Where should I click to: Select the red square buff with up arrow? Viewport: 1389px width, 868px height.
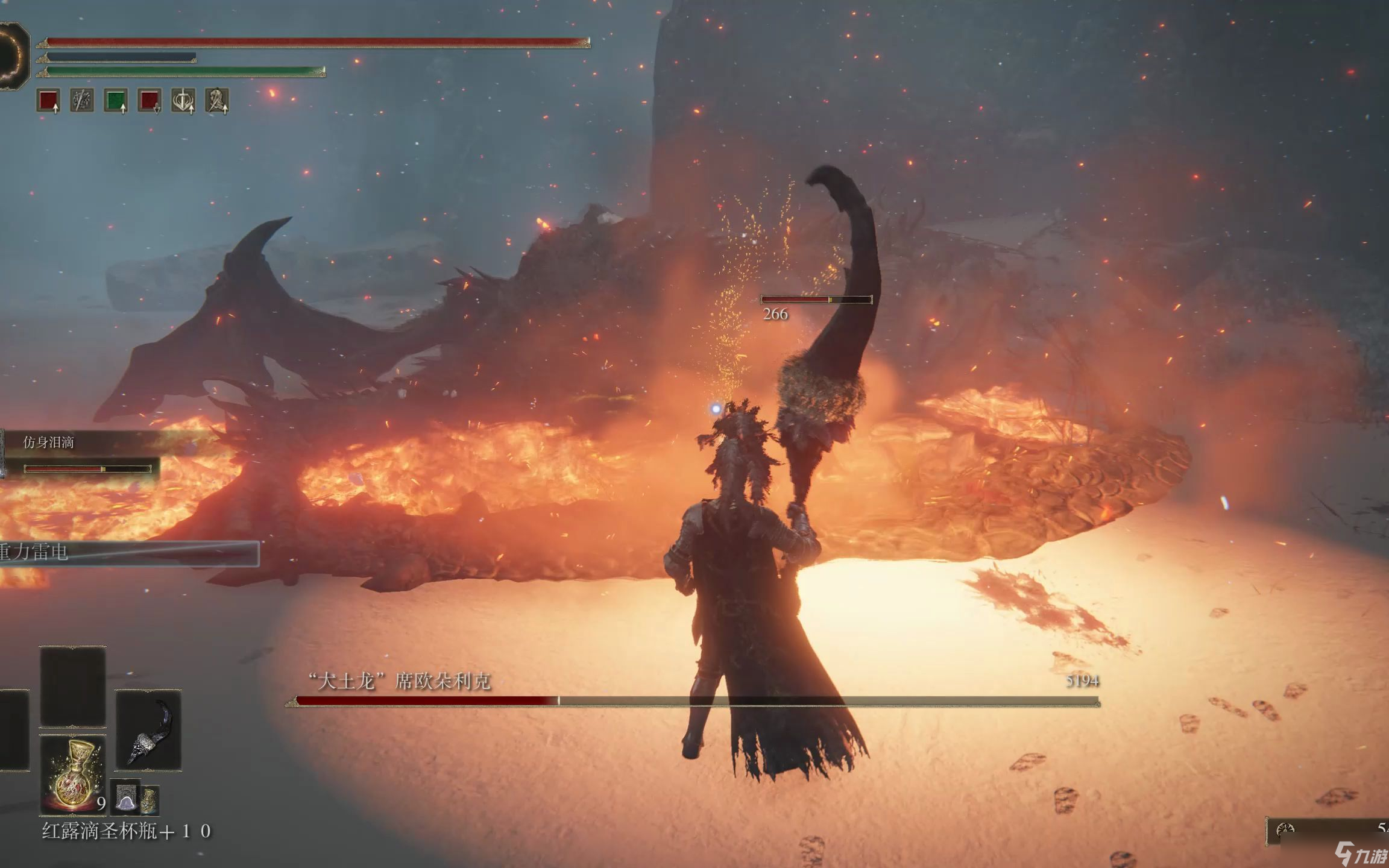pos(48,100)
